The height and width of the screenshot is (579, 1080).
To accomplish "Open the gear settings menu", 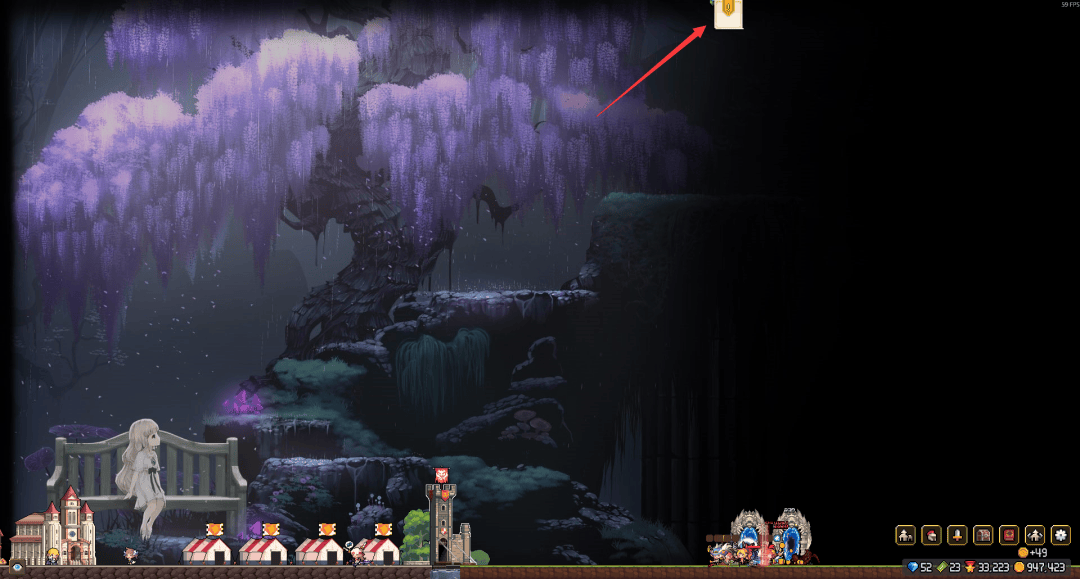I will [1061, 535].
